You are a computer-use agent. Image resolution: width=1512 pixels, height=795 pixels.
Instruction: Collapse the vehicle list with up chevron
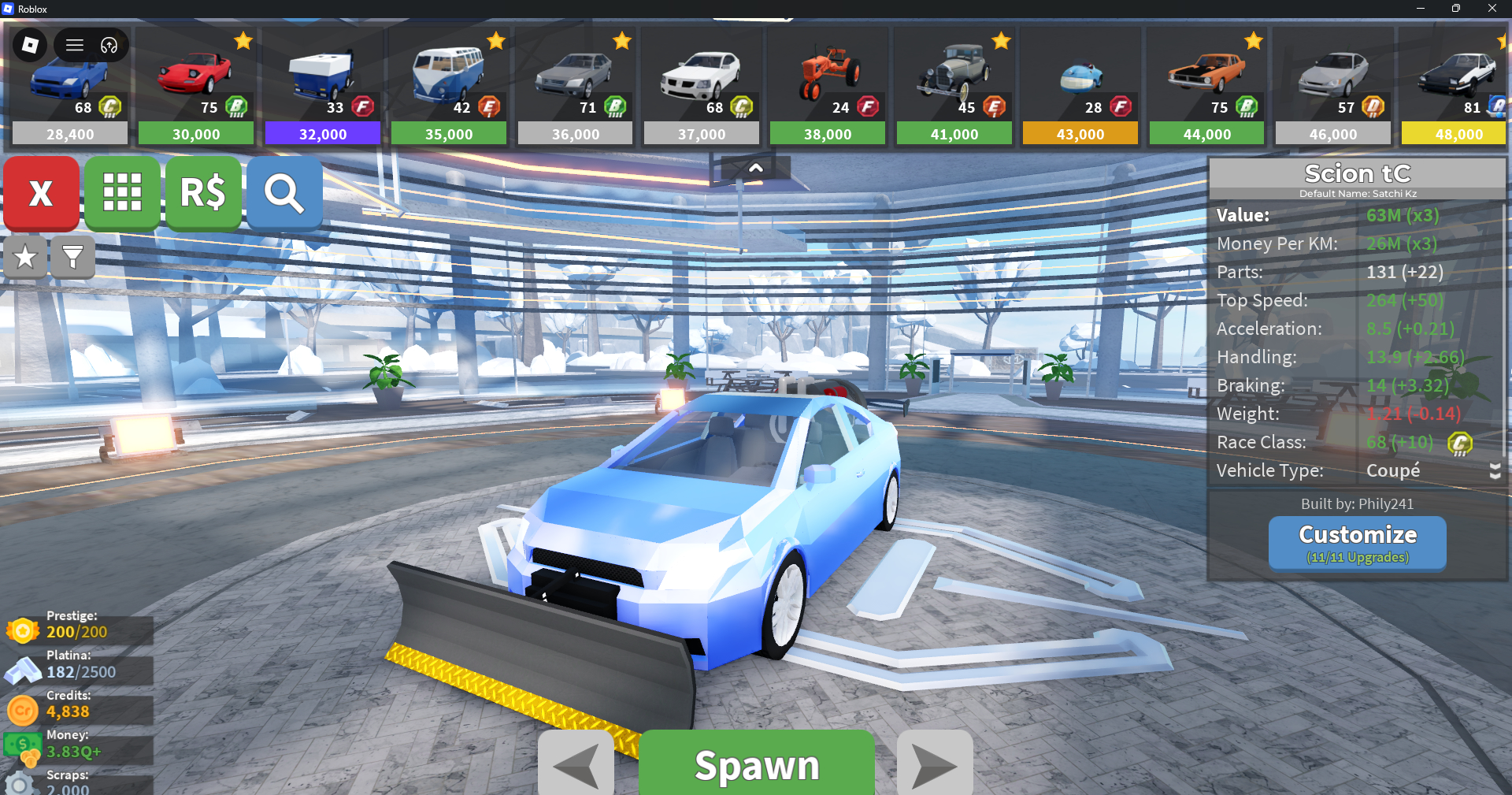pos(755,168)
